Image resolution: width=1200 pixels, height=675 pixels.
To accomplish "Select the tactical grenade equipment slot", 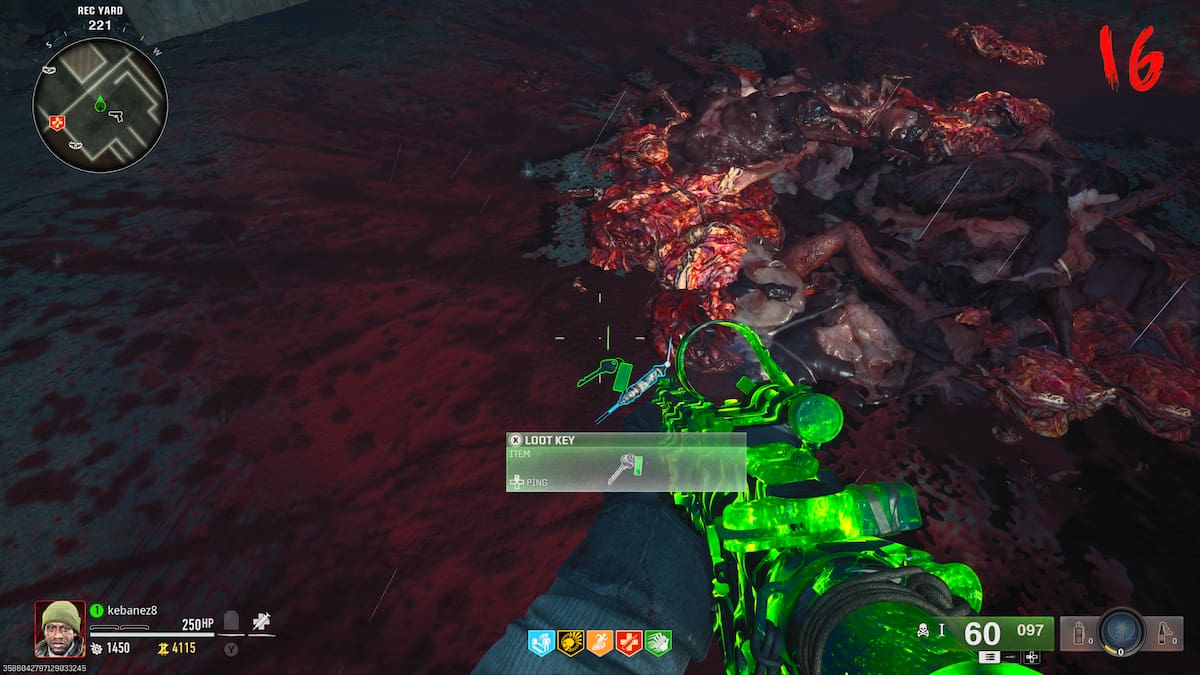I will coord(1079,633).
